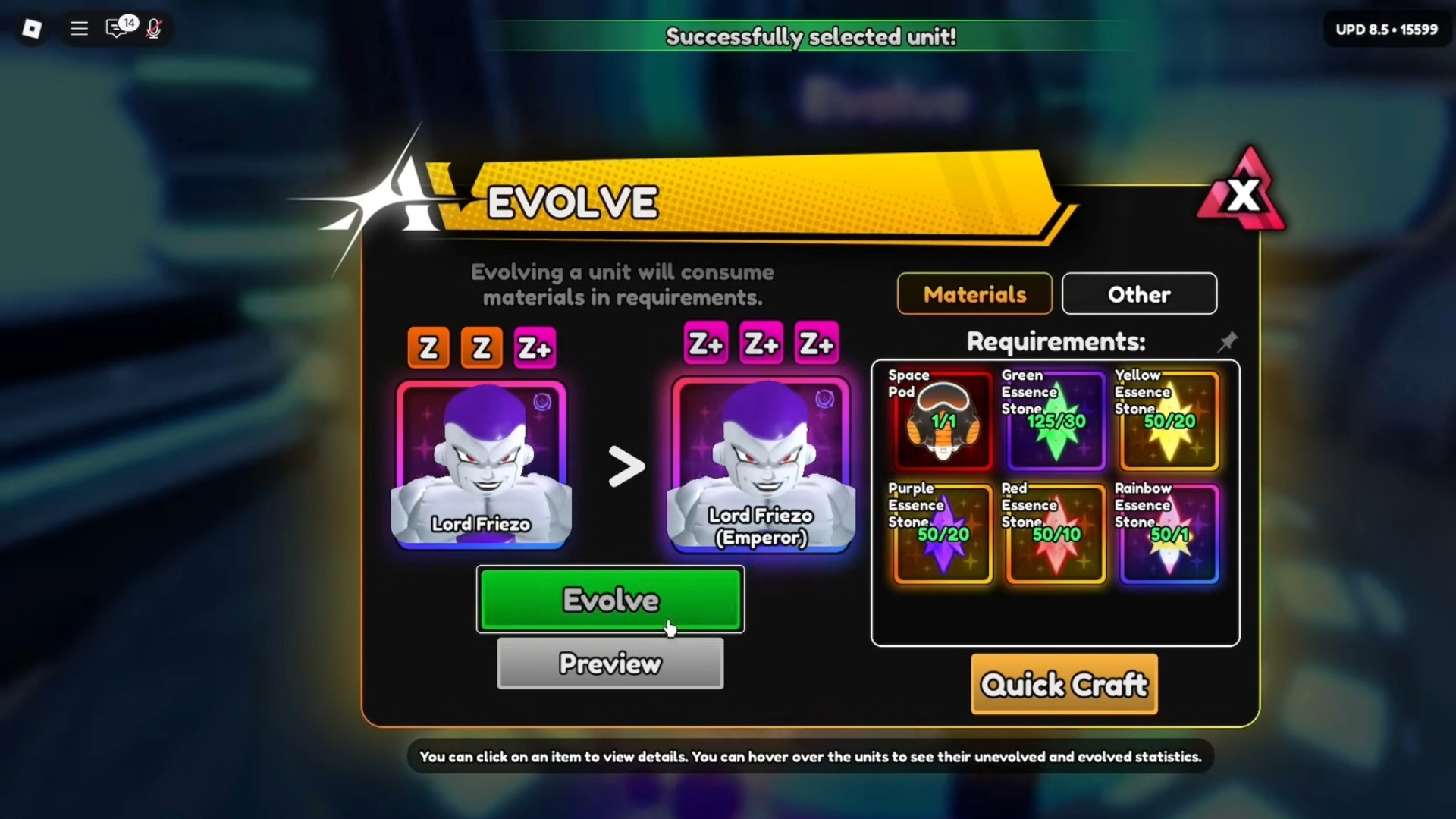Open the hamburger menu
This screenshot has width=1456, height=819.
78,29
